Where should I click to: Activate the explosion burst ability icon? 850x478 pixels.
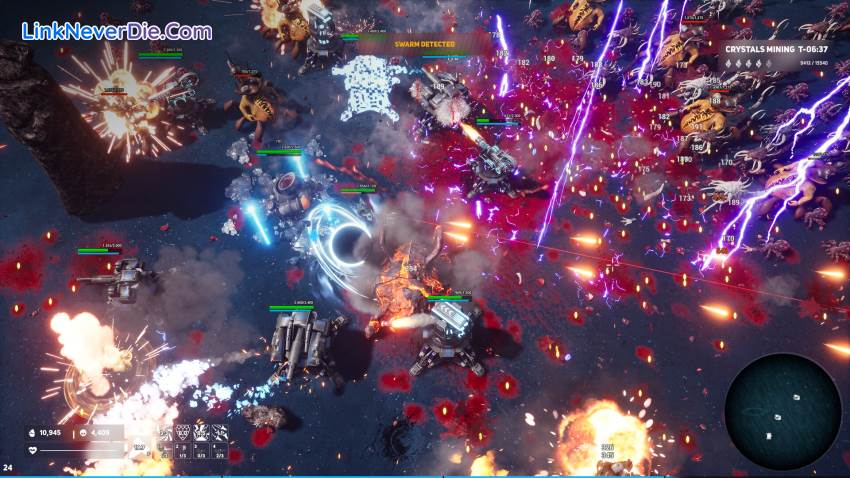pyautogui.click(x=200, y=432)
